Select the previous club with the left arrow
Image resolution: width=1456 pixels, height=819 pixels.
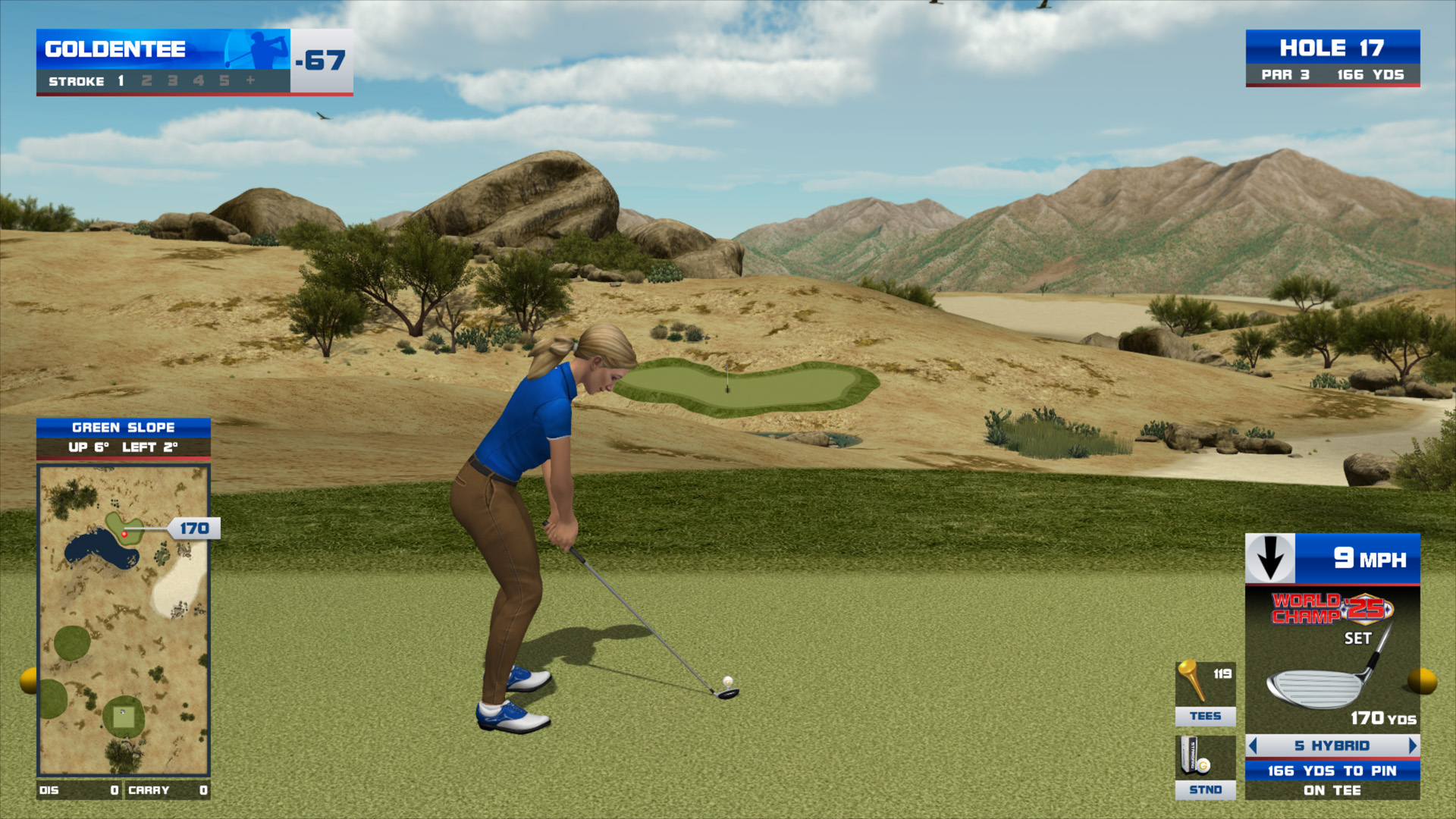click(1253, 746)
